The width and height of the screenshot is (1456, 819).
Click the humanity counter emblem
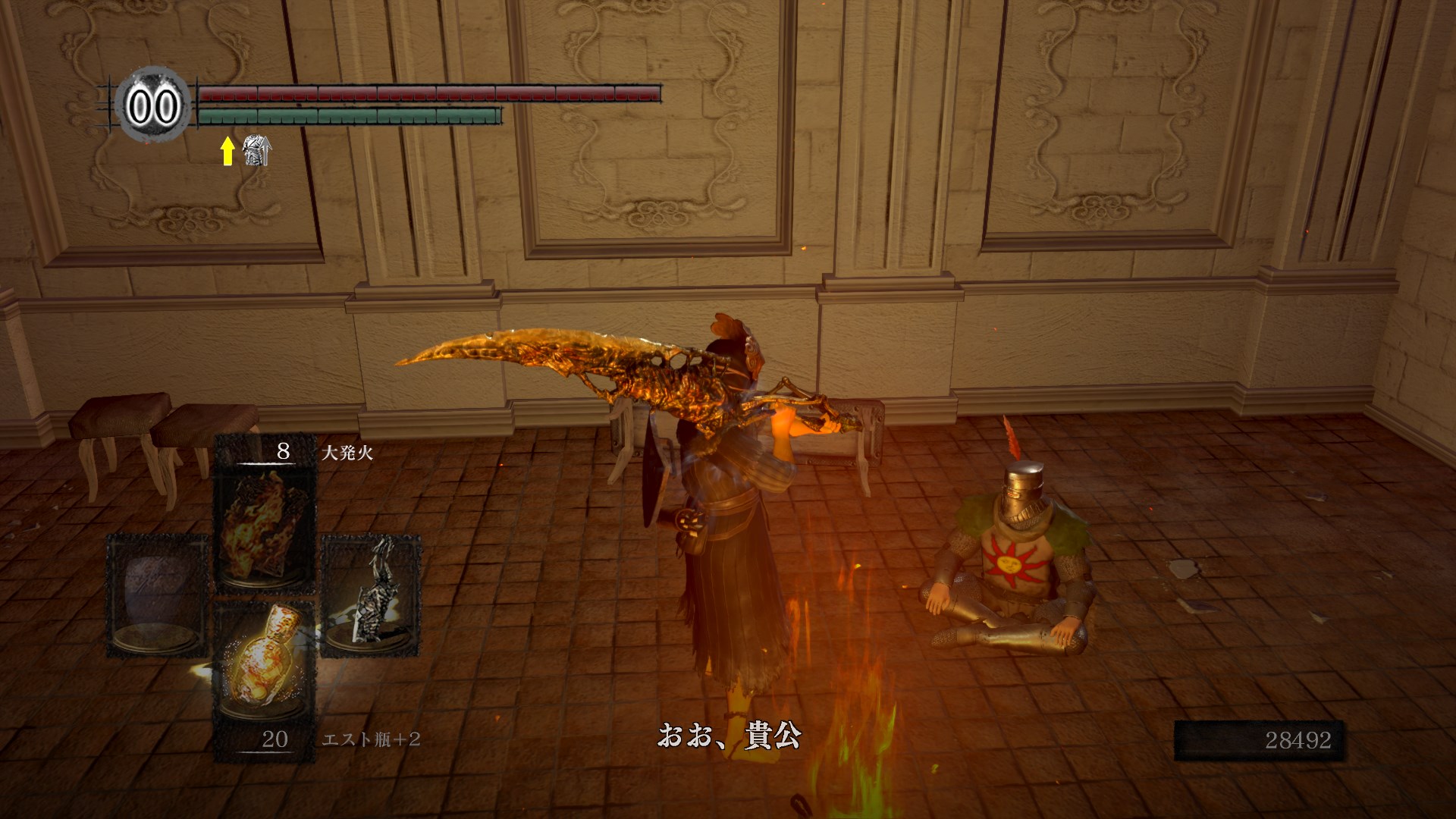coord(152,106)
